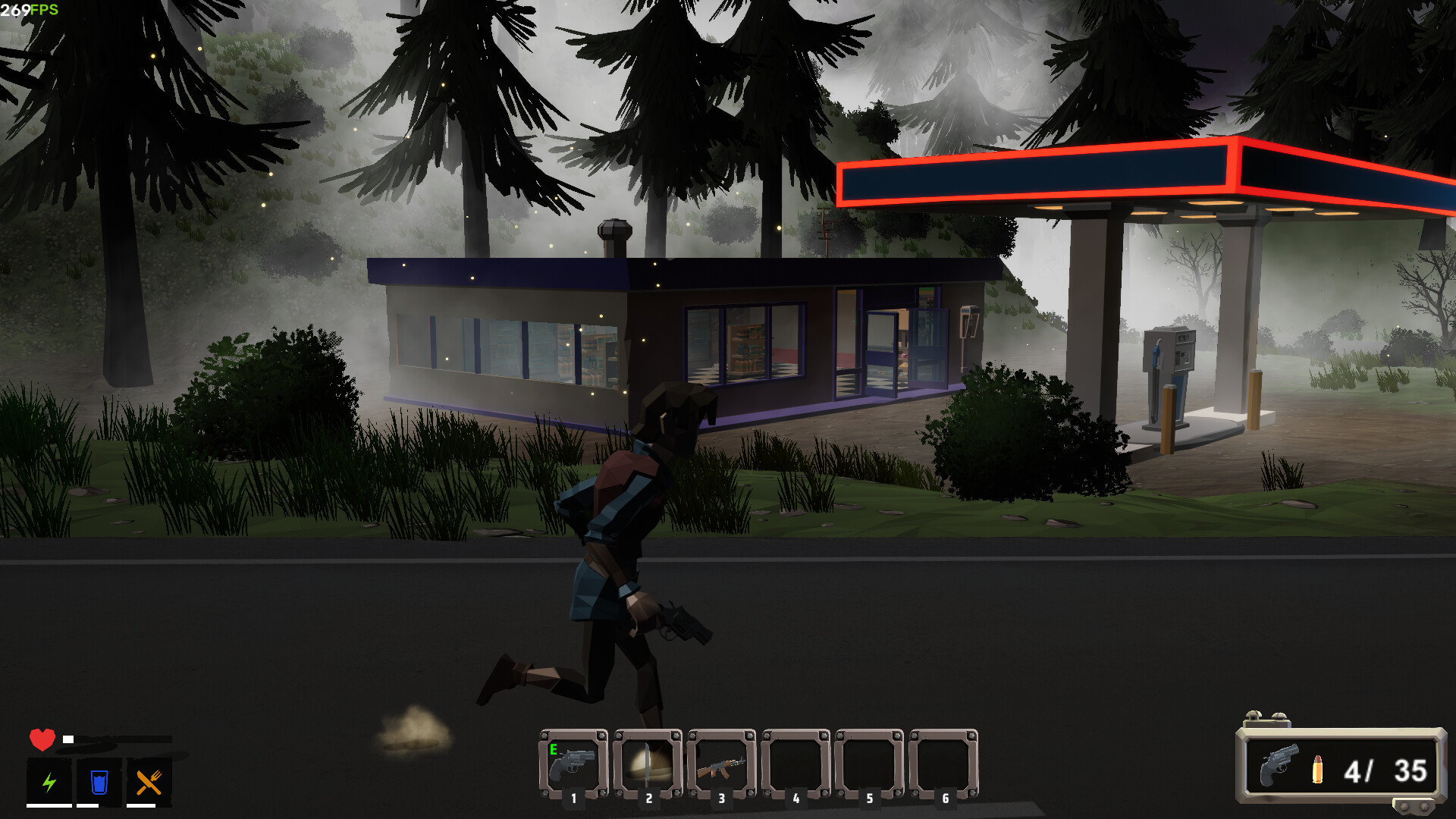Click the green E equip indicator
1456x819 pixels.
pyautogui.click(x=554, y=749)
